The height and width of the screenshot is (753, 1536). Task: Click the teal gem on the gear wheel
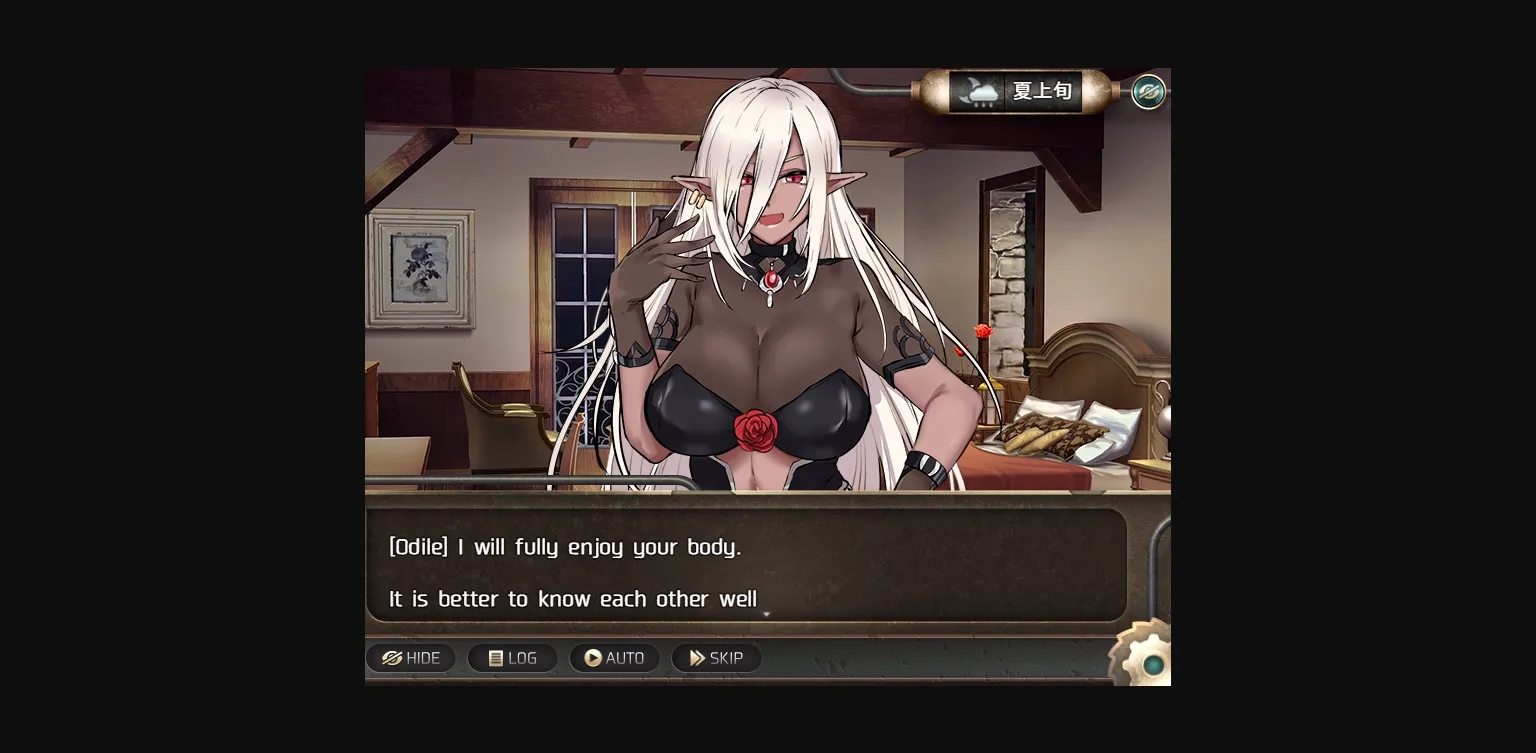pos(1153,665)
